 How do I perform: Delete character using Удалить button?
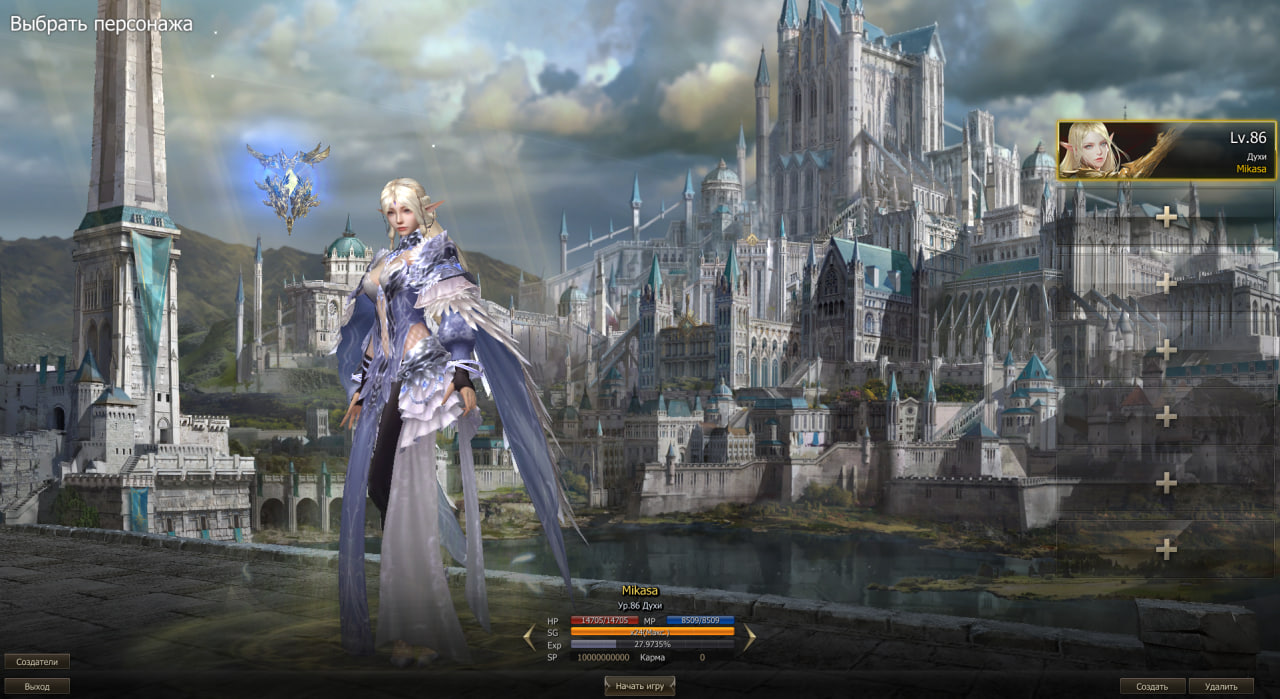click(1221, 686)
